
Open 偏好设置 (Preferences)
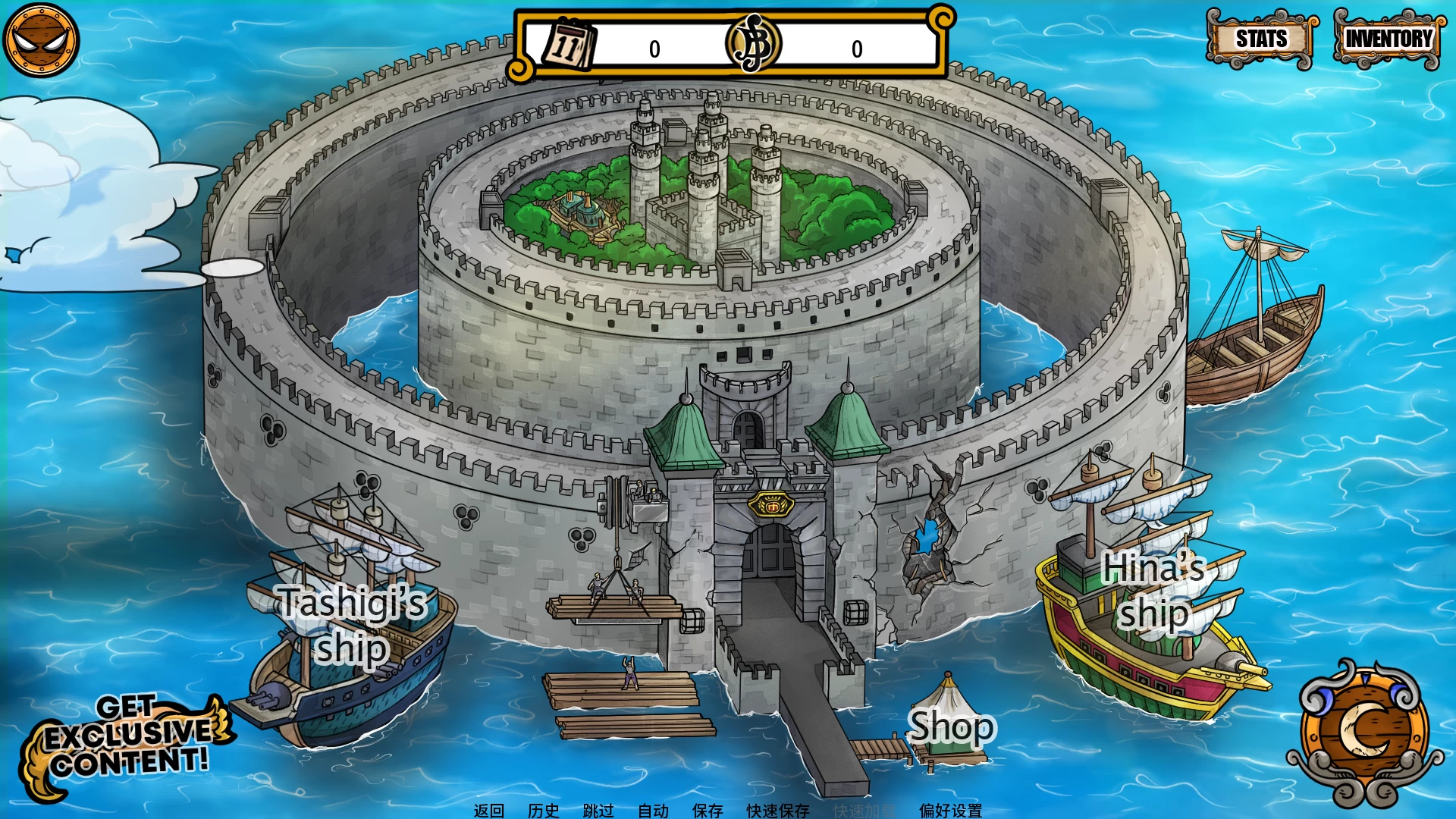coord(950,810)
